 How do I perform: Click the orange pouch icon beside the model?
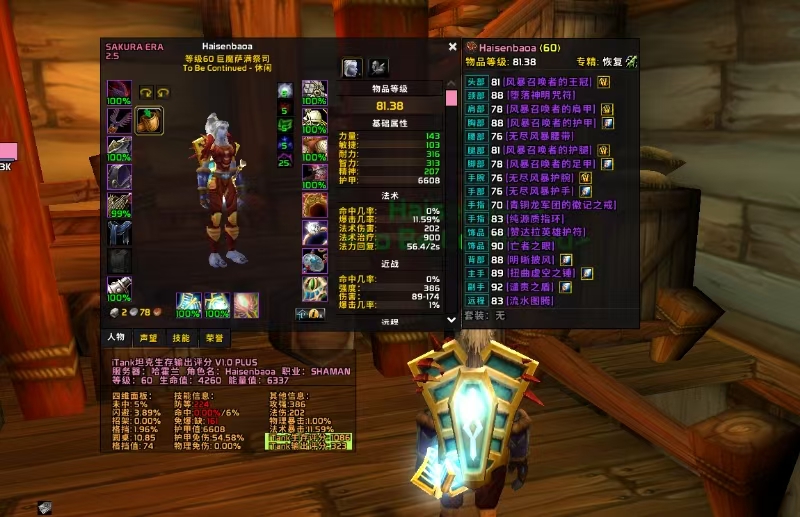148,119
